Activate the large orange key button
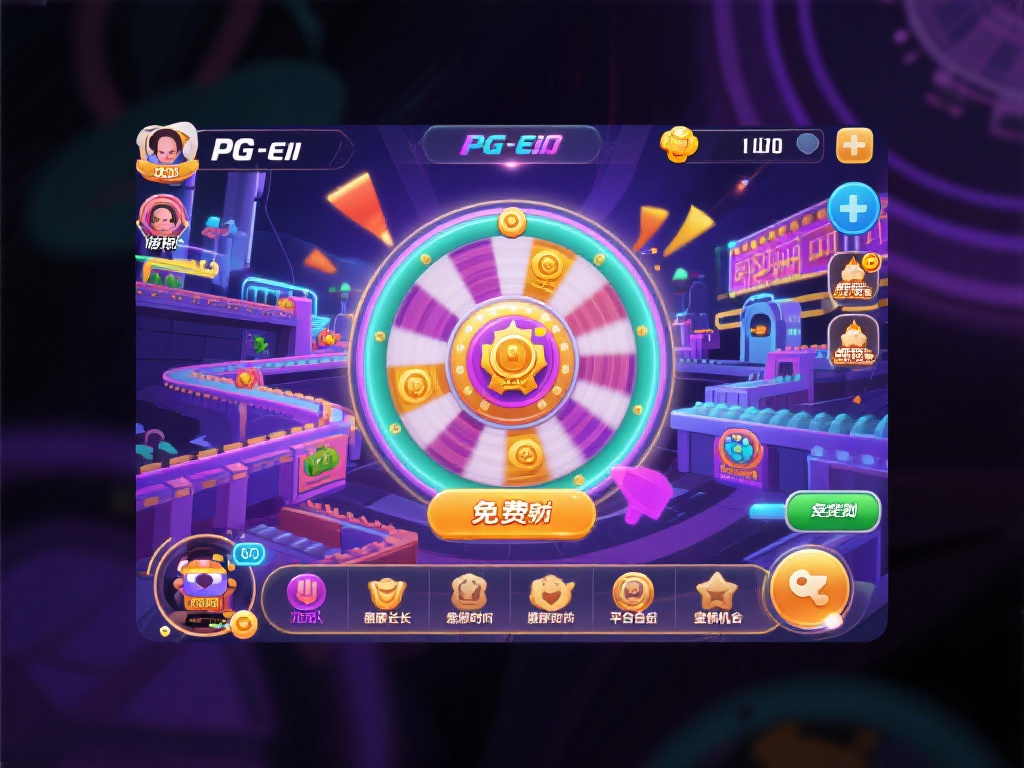Viewport: 1024px width, 768px height. pyautogui.click(x=809, y=587)
